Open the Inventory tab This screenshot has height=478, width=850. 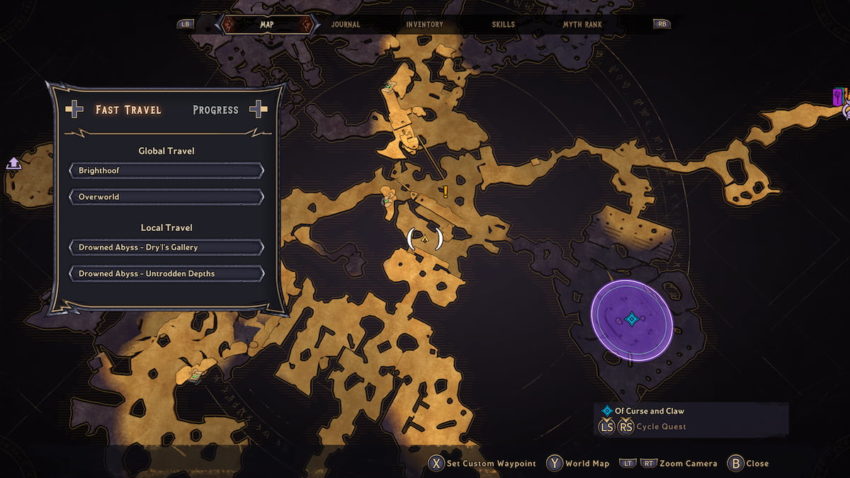[424, 24]
